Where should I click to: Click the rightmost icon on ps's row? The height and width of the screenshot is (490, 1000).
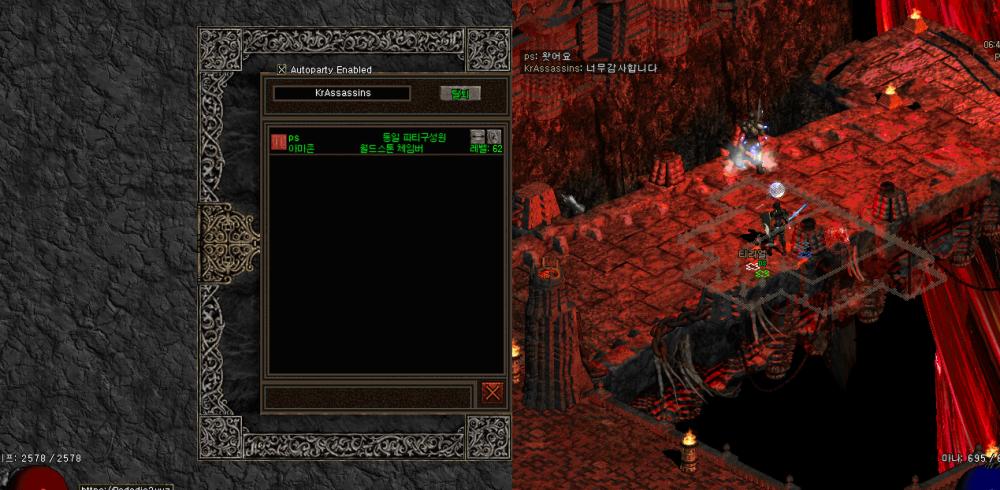494,136
